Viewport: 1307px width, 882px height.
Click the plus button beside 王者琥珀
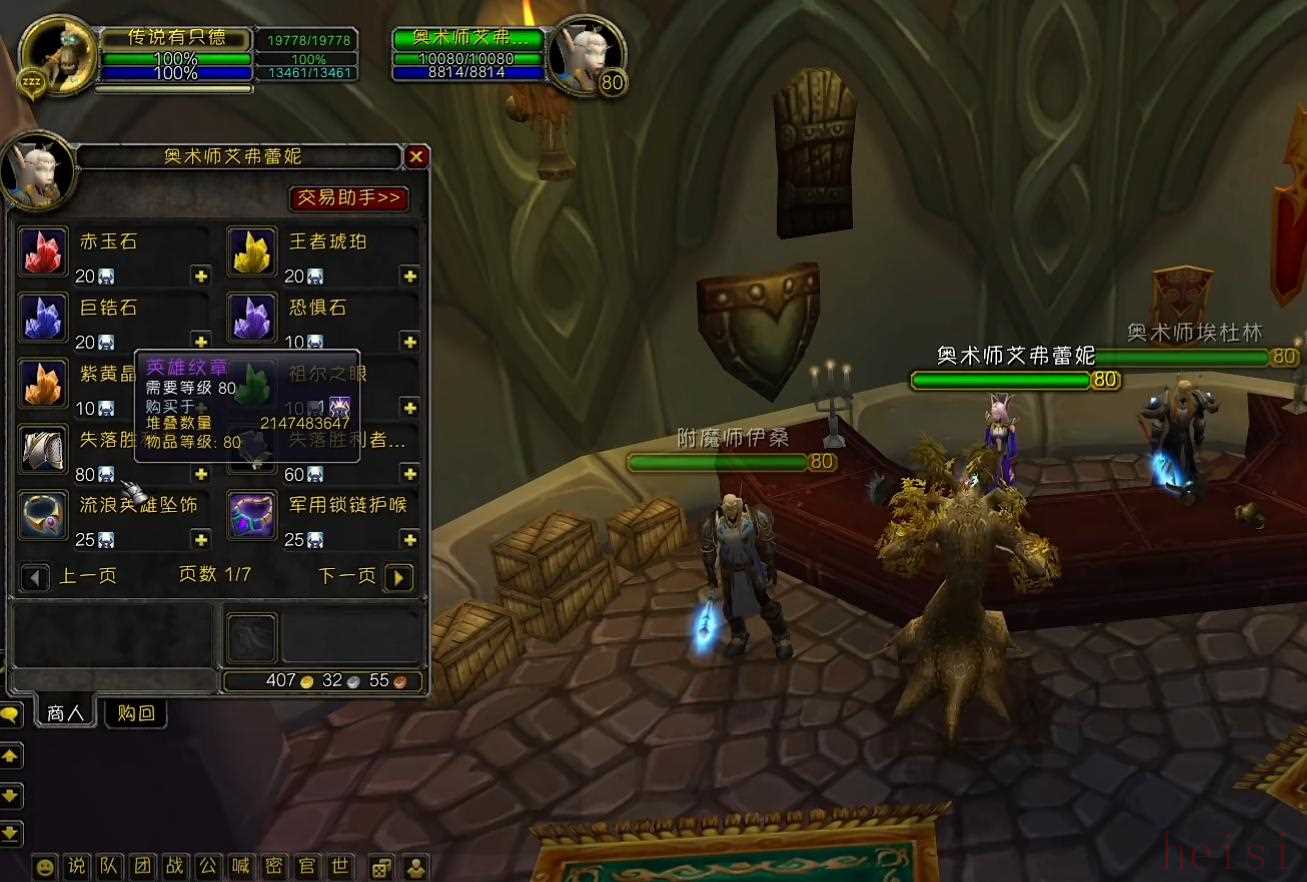pos(409,276)
